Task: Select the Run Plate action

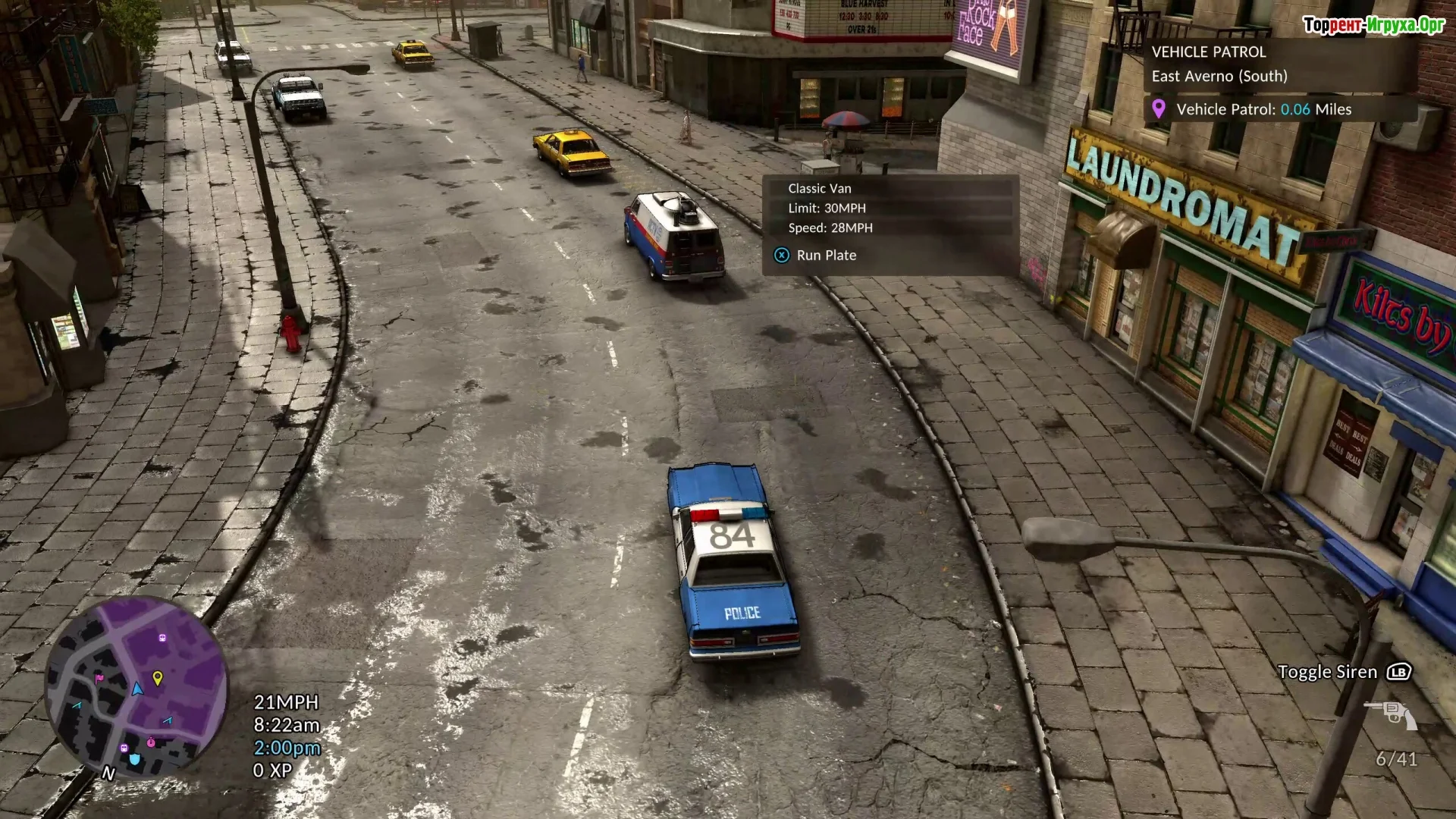Action: 825,256
